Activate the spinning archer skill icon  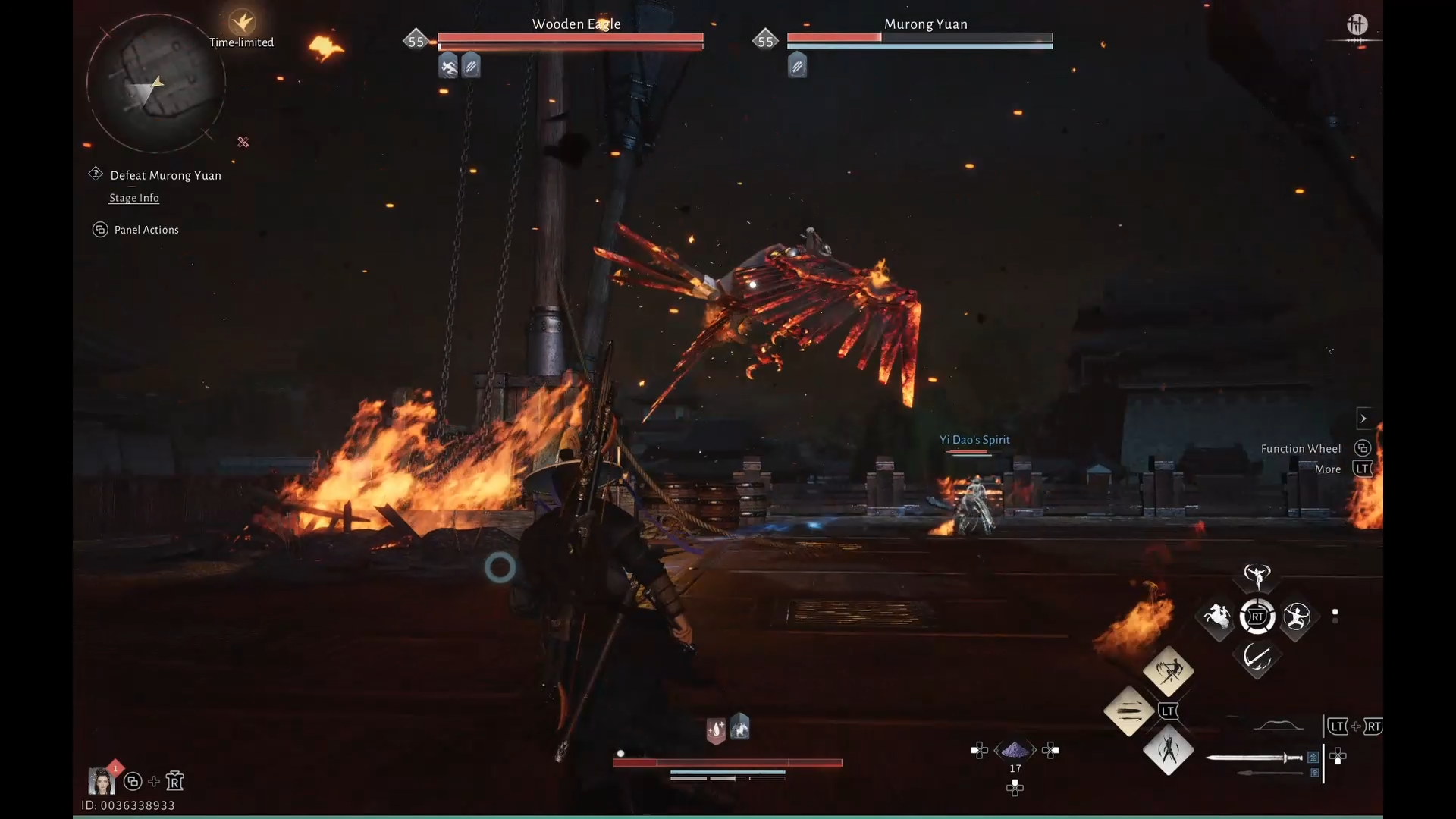click(x=1297, y=617)
